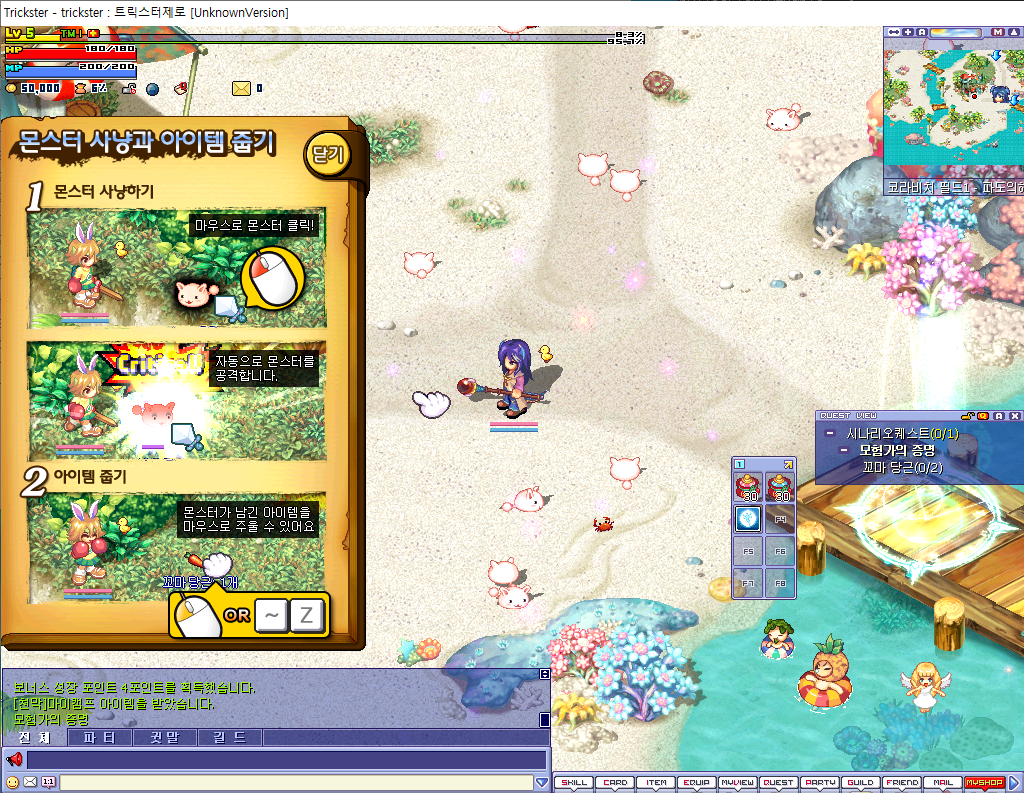1024x793 pixels.
Task: Click the minimap's M button
Action: (x=997, y=32)
